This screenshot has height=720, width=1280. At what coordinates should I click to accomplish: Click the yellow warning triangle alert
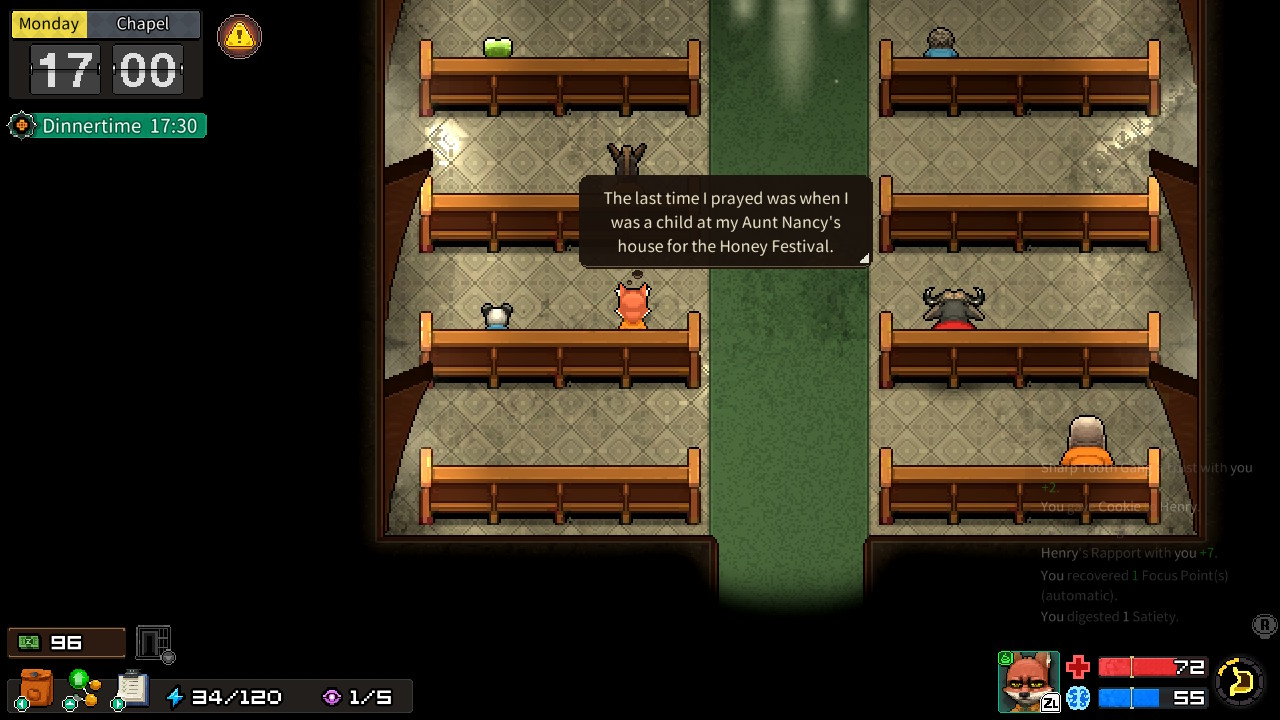(239, 37)
